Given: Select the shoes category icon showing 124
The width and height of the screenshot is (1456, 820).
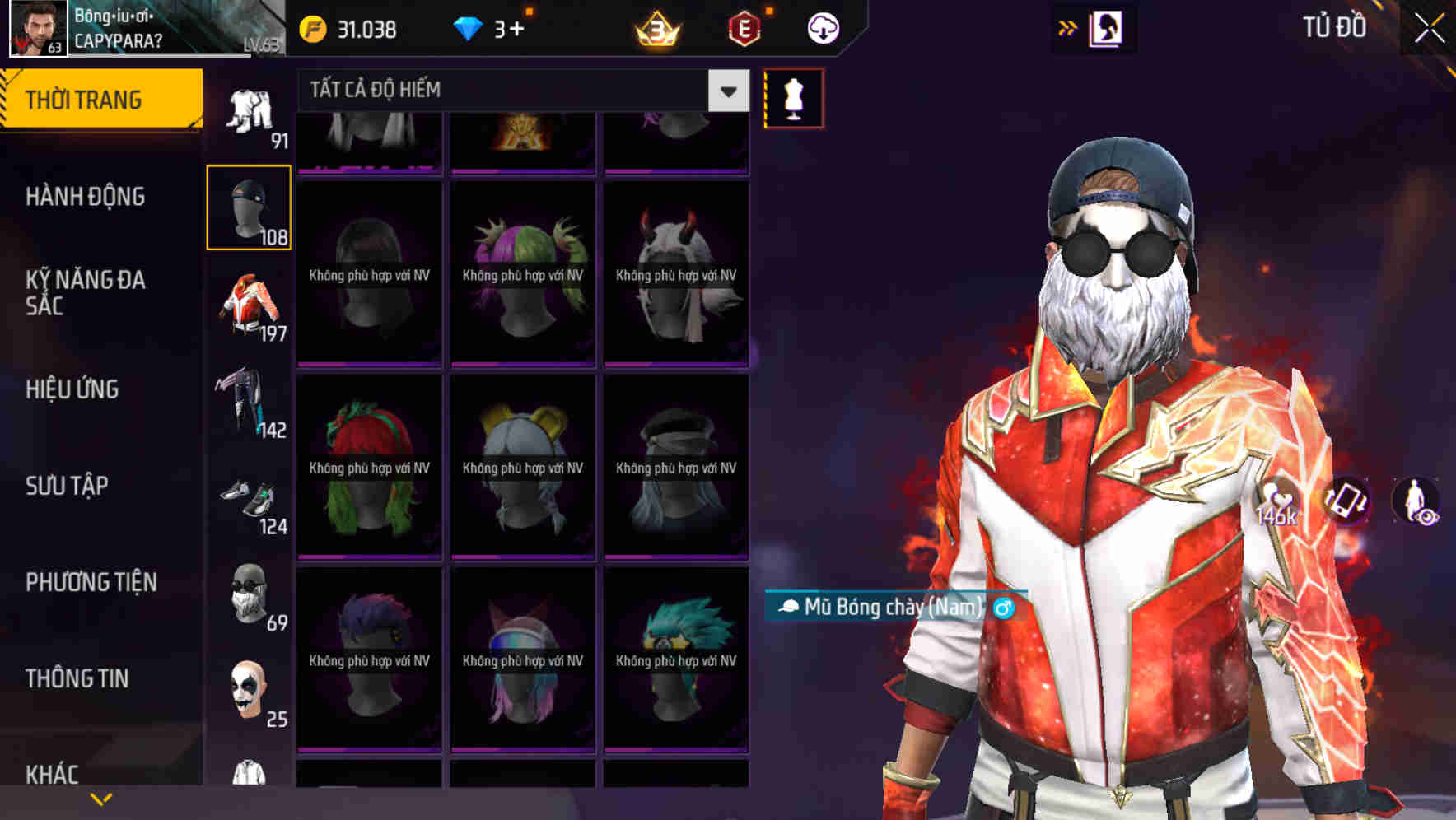Looking at the screenshot, I should pyautogui.click(x=249, y=501).
